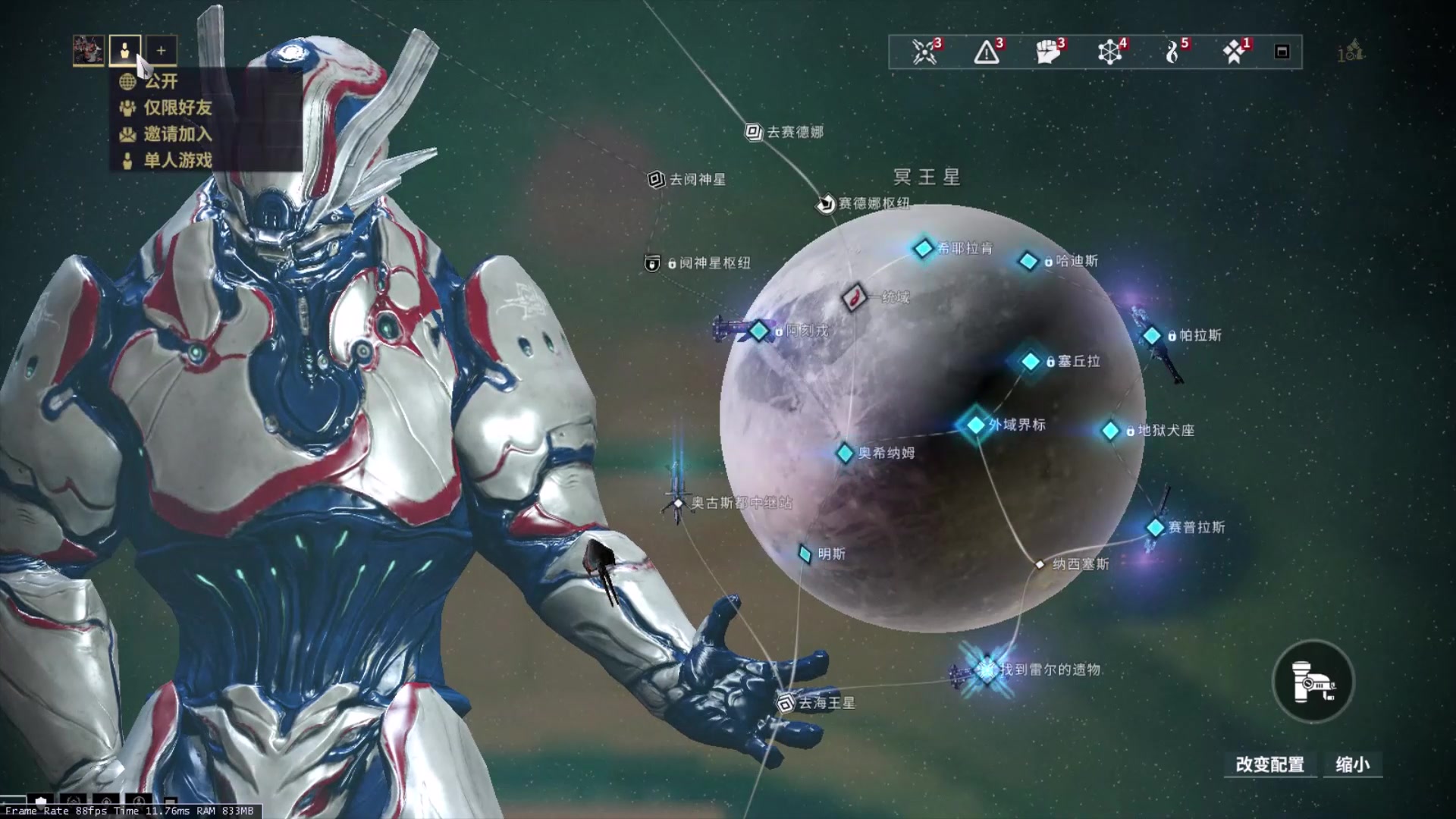Image resolution: width=1456 pixels, height=819 pixels.
Task: Click the 缩小 zoom out button
Action: [1353, 764]
